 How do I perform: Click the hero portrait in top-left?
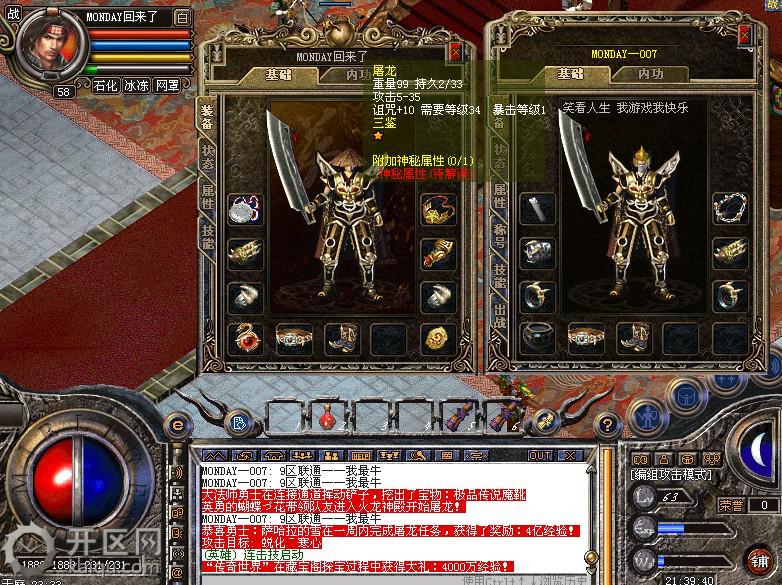(47, 44)
